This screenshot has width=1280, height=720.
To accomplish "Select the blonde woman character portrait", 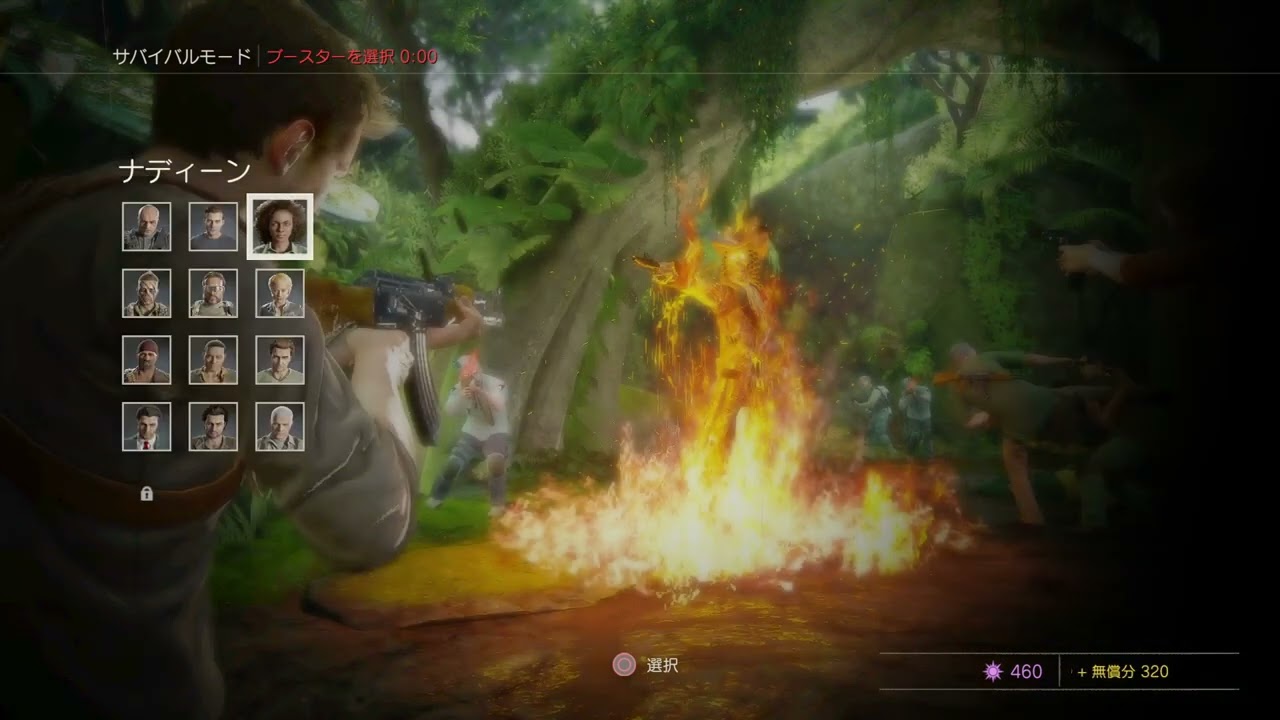I will pos(280,293).
